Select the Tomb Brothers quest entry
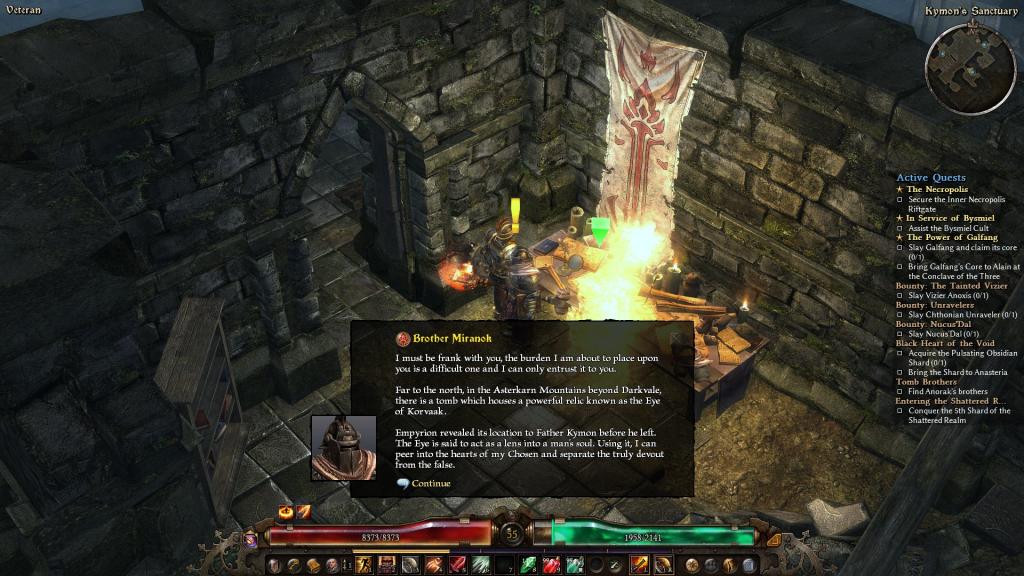Screen dimensions: 1024x576 926,382
